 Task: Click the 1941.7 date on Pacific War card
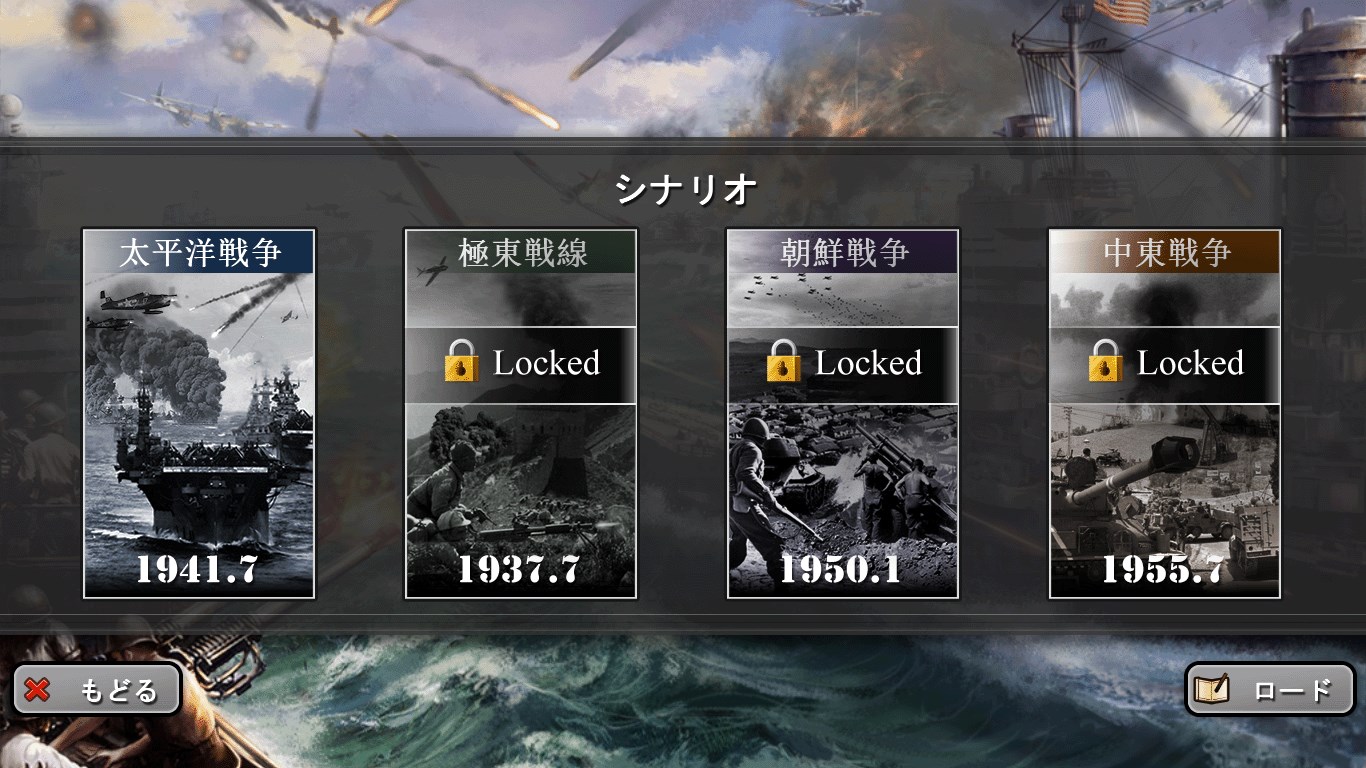click(196, 568)
